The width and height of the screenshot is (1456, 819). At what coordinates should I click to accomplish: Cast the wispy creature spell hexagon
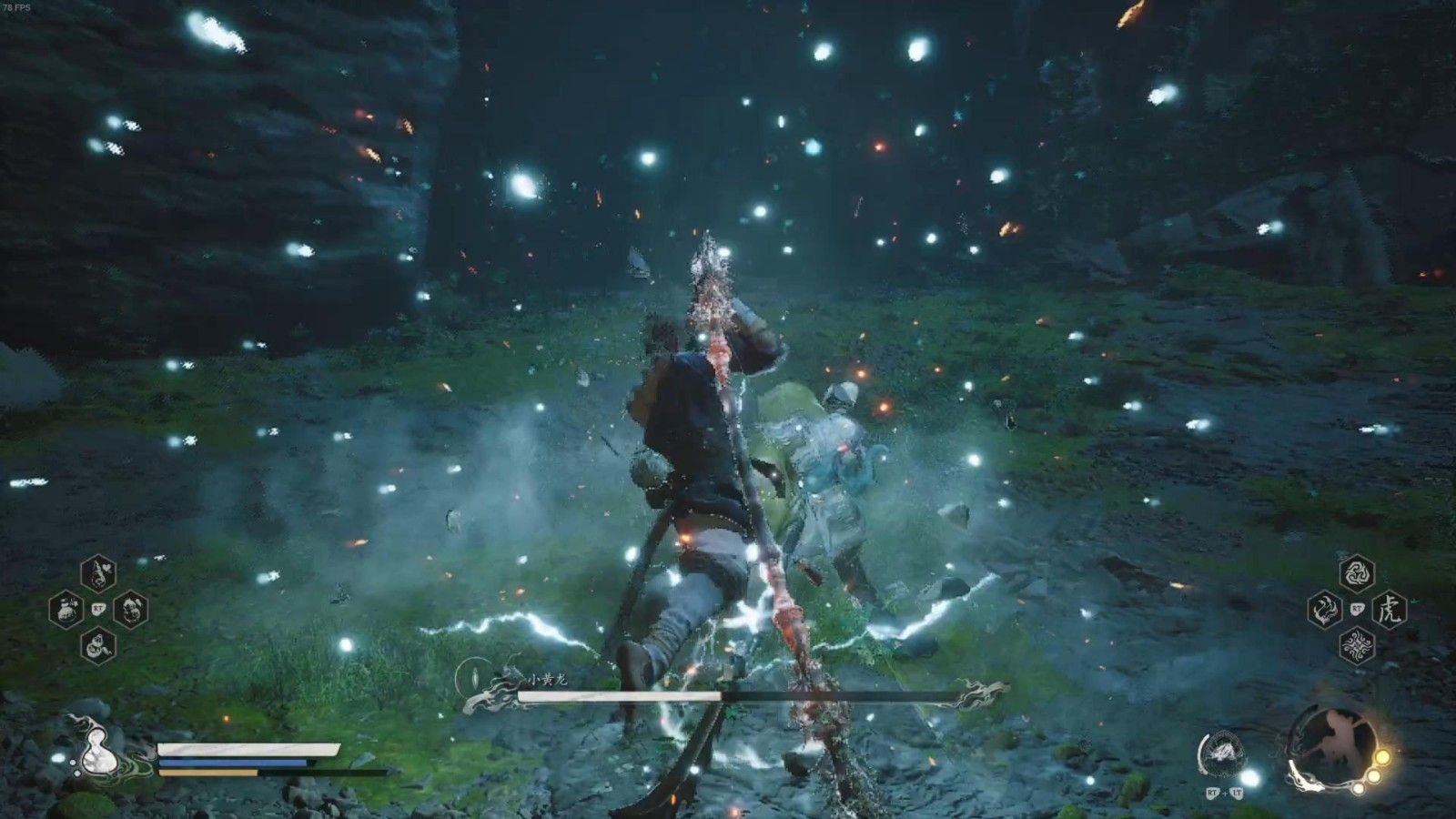point(1325,609)
